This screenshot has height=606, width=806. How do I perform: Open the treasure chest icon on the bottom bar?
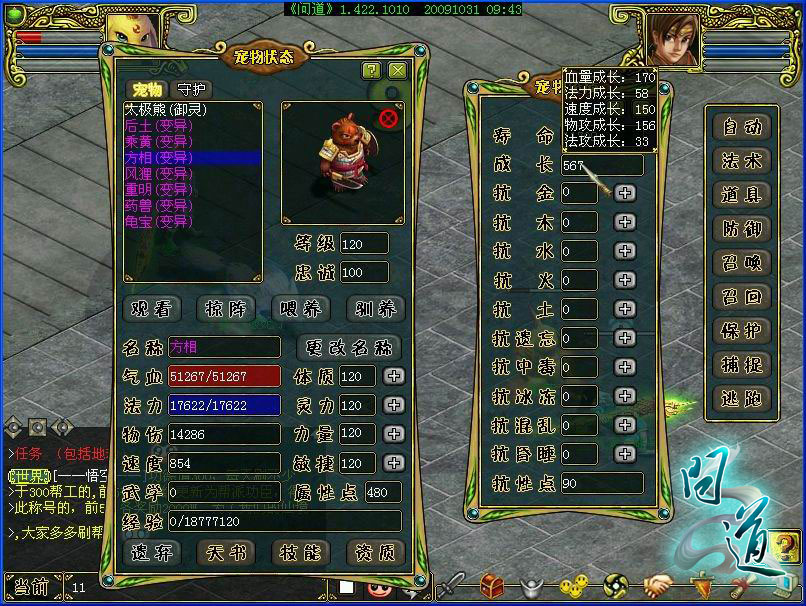click(491, 585)
